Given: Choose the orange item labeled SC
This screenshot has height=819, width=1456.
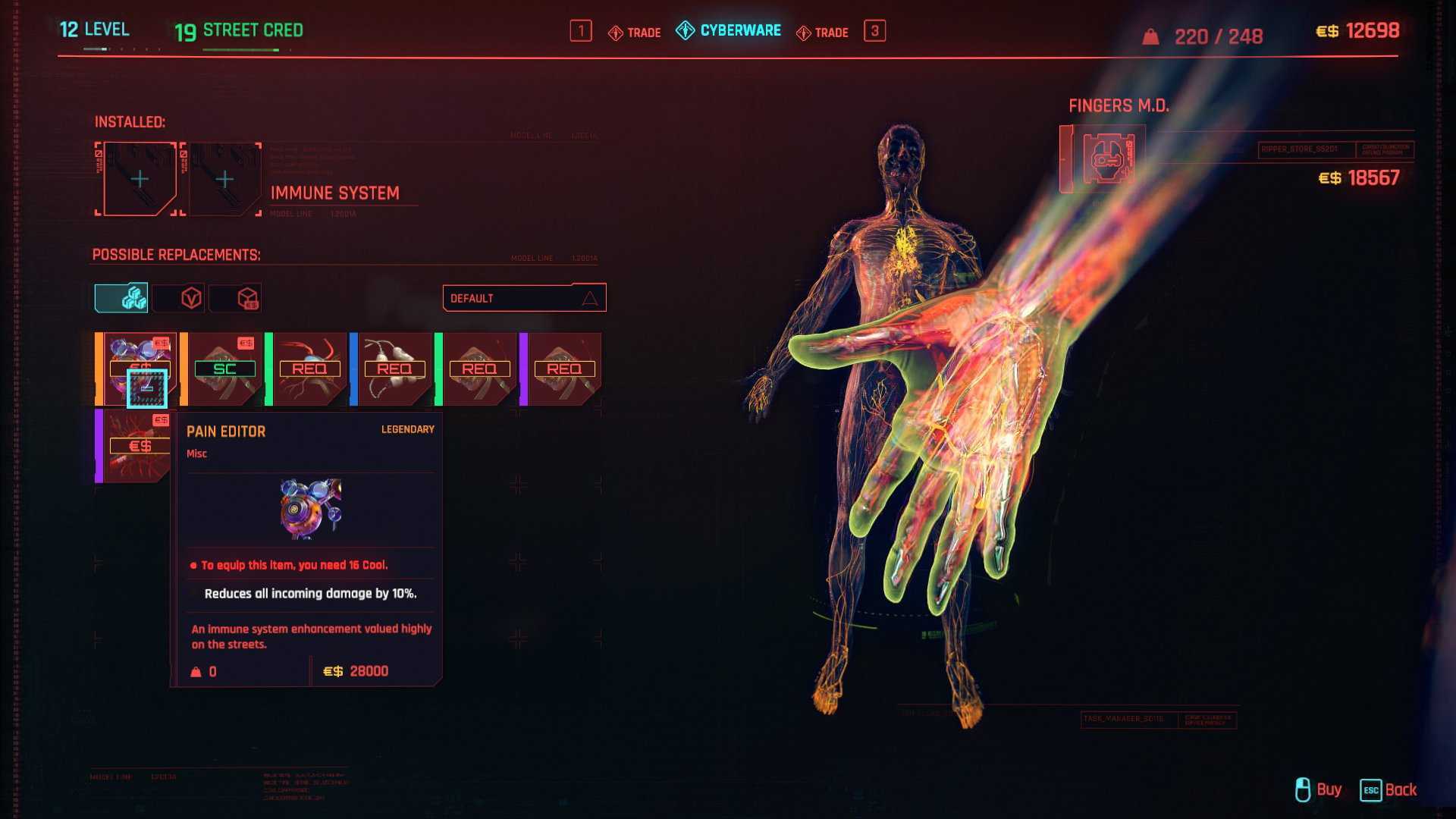Looking at the screenshot, I should point(224,369).
